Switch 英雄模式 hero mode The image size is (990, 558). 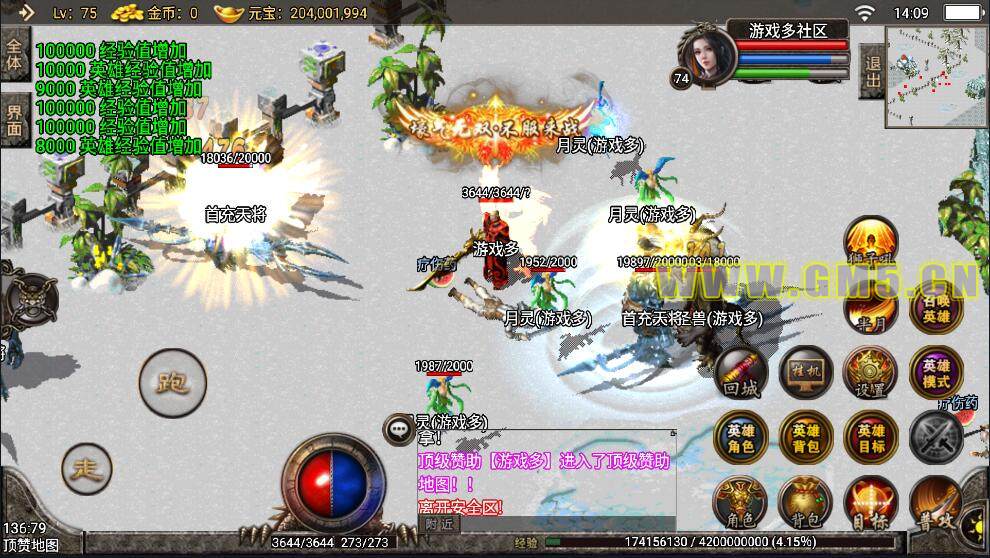(936, 373)
